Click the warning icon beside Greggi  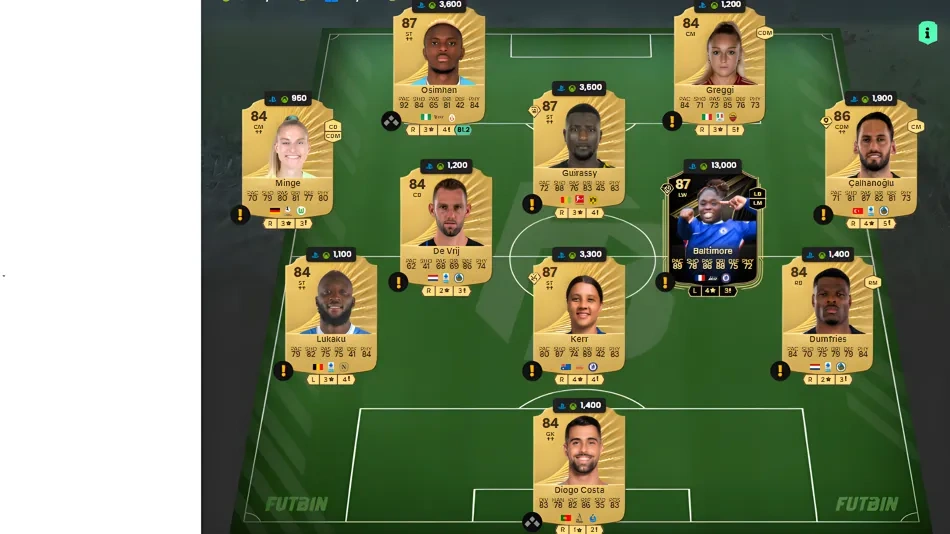[672, 121]
